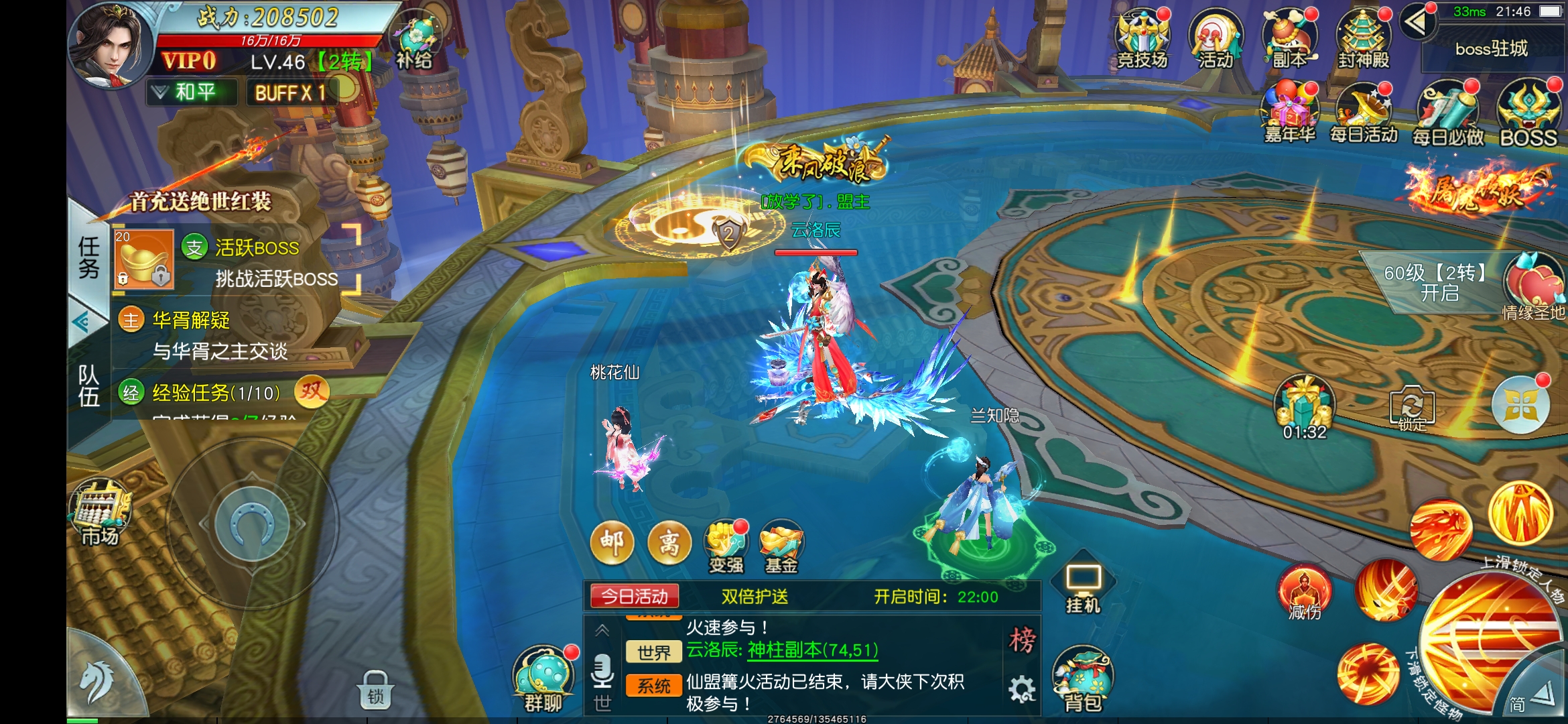Open the 邮 mail button
This screenshot has height=724, width=1568.
pyautogui.click(x=612, y=542)
